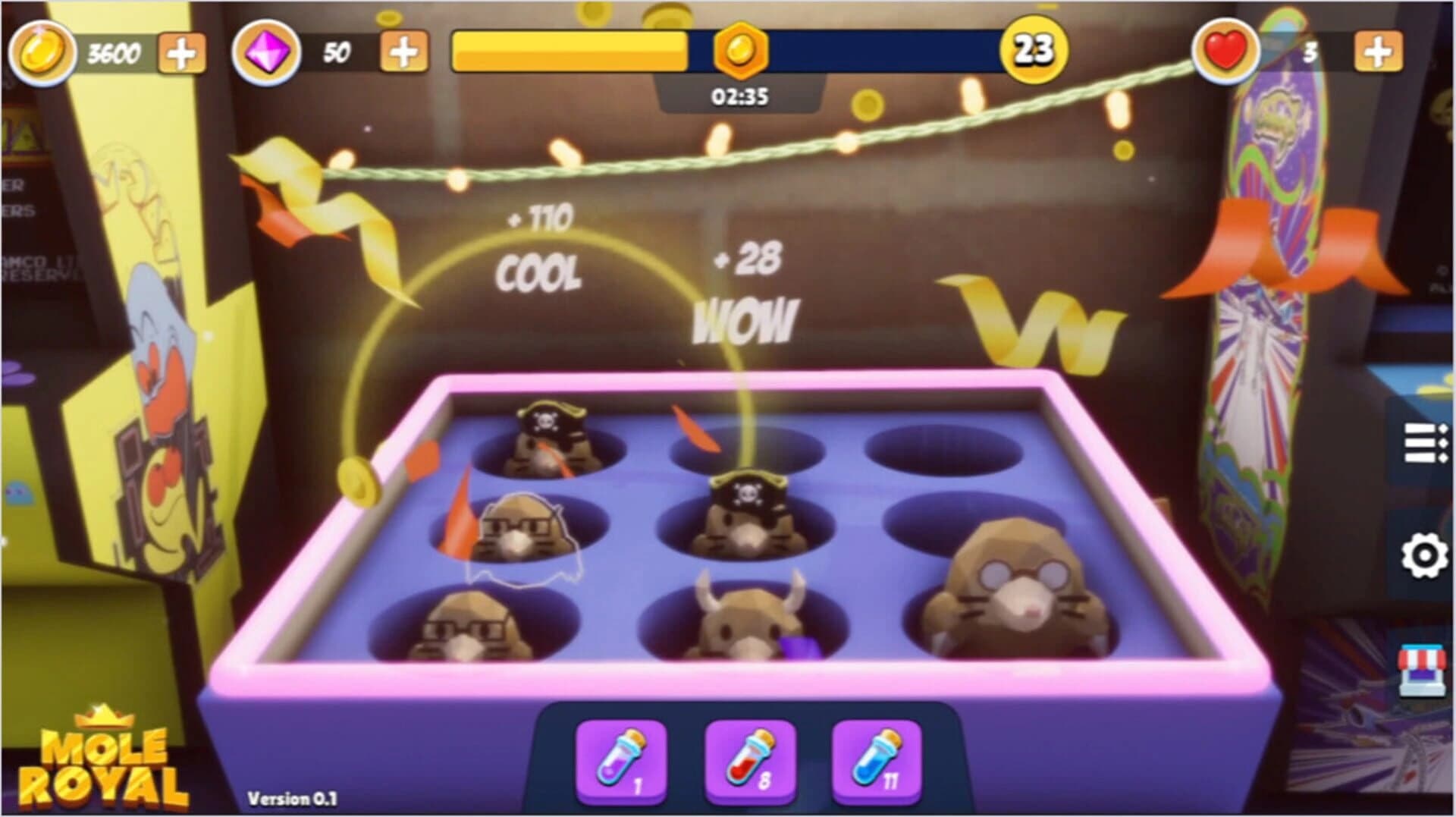Viewport: 1456px width, 817px height.
Task: Click the purple gem currency icon
Action: tap(266, 52)
